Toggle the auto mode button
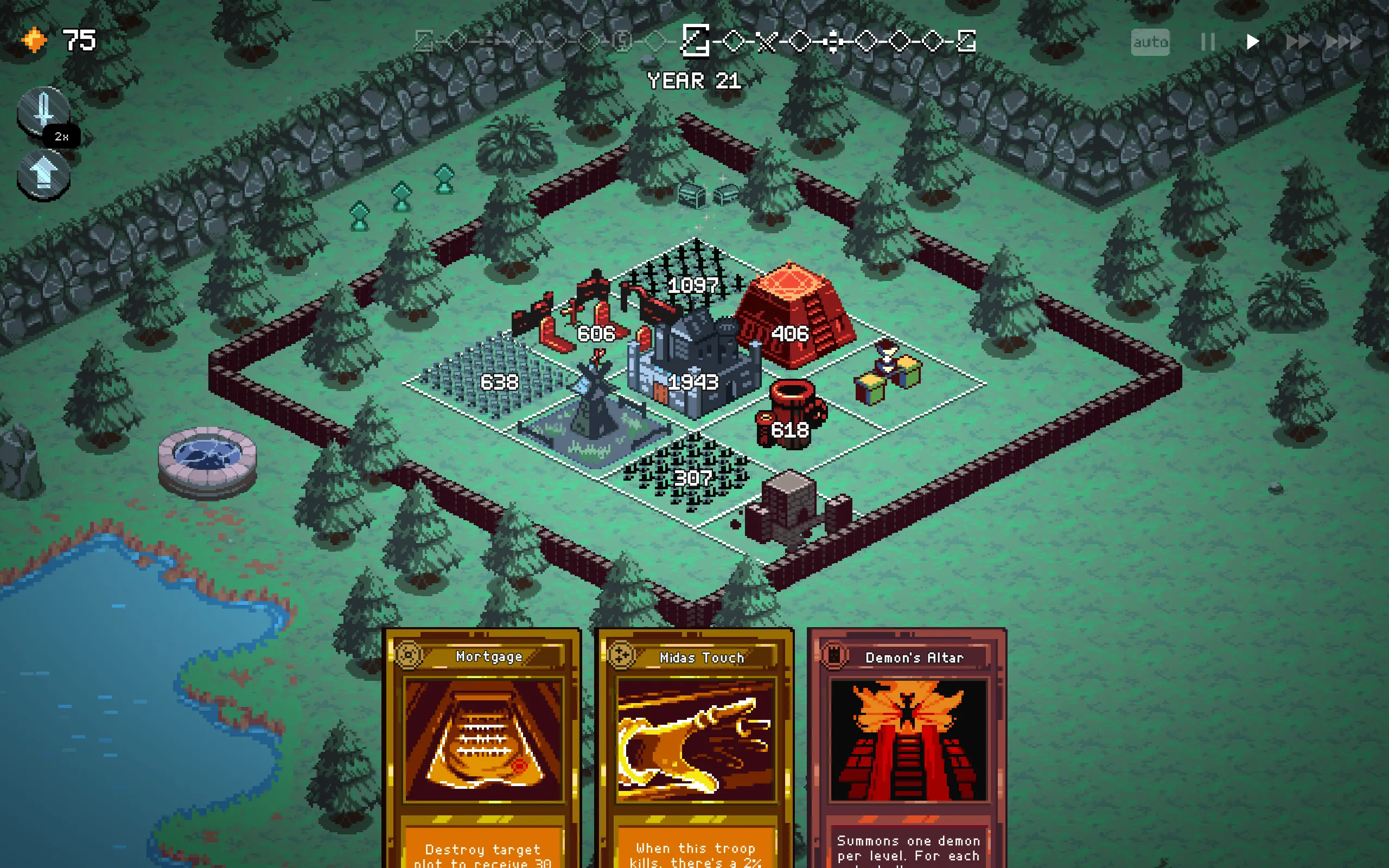 (1150, 42)
